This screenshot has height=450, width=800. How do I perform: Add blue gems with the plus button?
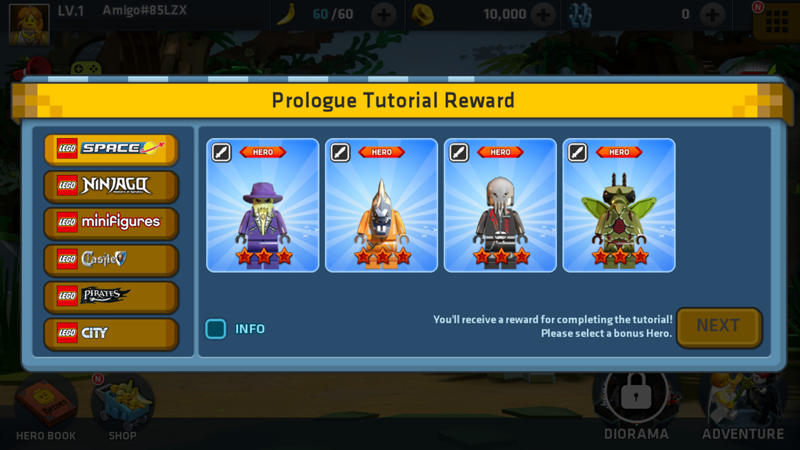(x=712, y=15)
